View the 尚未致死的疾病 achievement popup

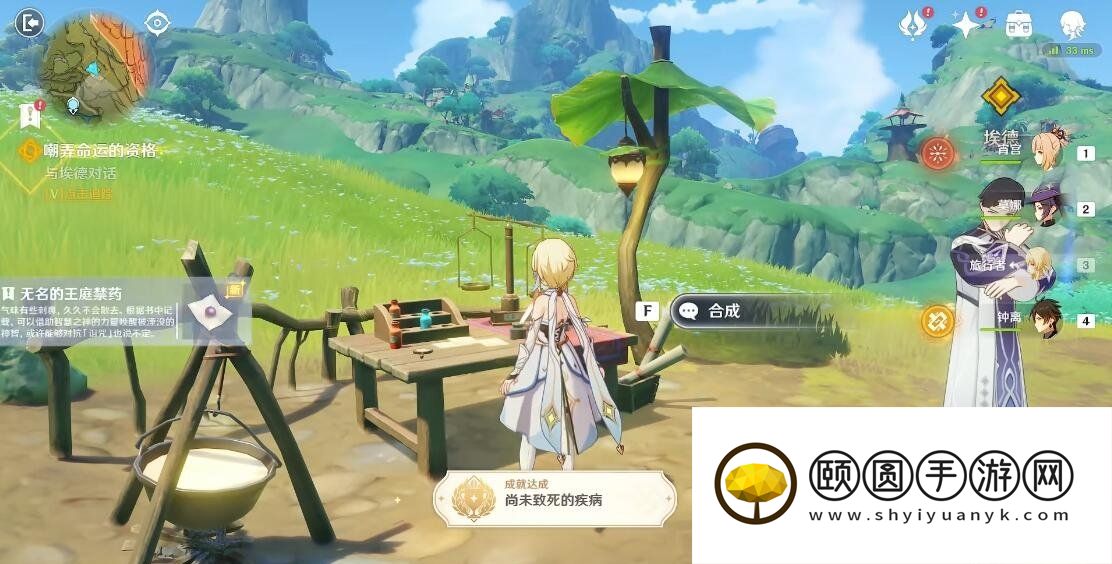click(x=555, y=499)
